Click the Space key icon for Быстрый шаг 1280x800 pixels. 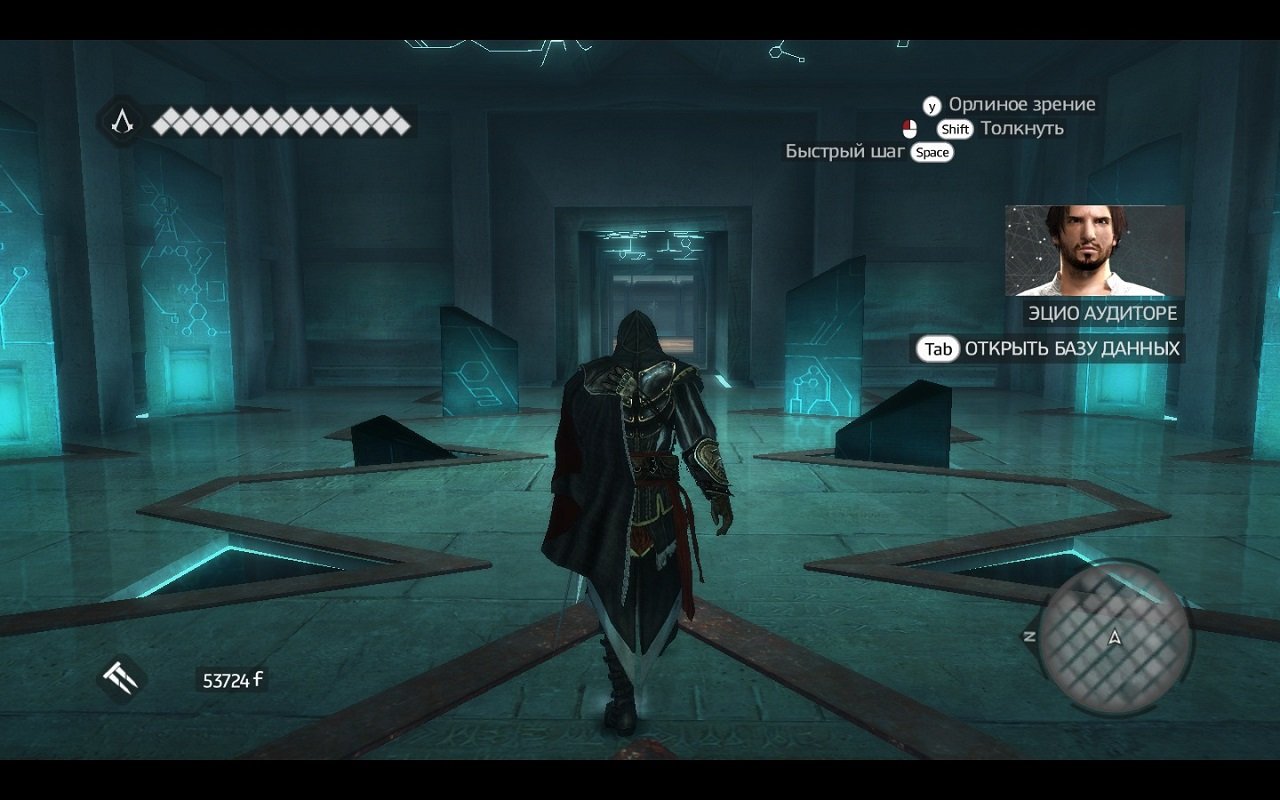931,153
